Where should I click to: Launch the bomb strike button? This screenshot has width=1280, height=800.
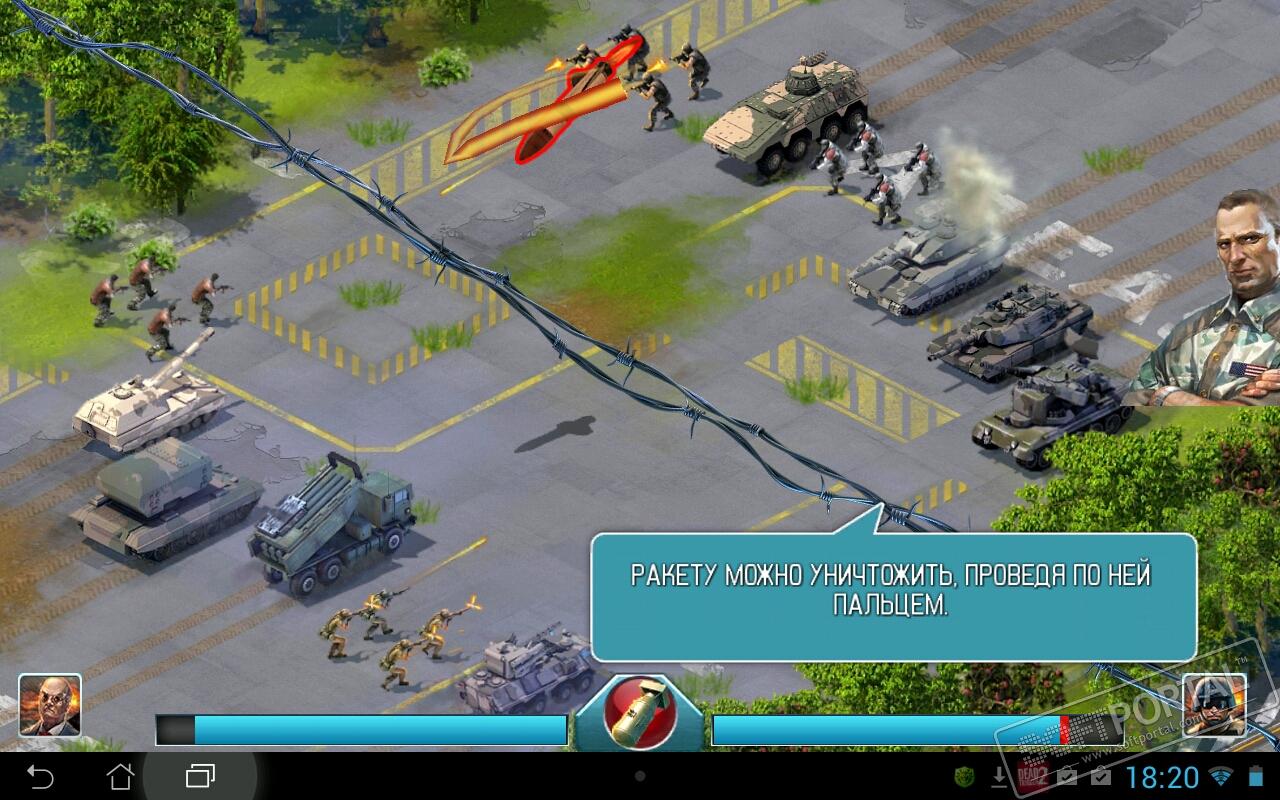pos(640,712)
